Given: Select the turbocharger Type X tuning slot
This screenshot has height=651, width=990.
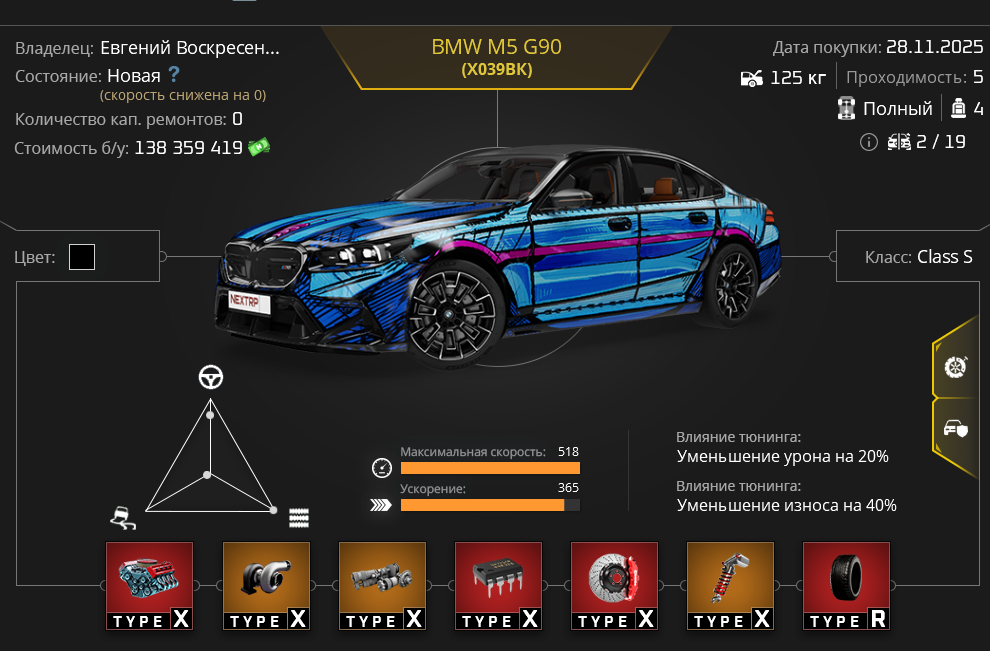Looking at the screenshot, I should click(x=266, y=586).
